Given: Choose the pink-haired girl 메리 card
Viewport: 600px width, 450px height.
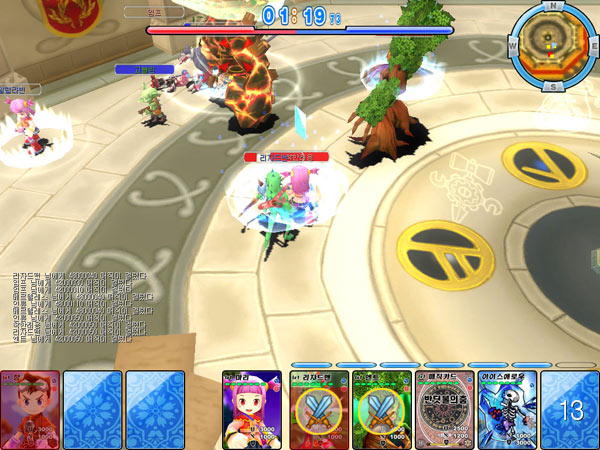Looking at the screenshot, I should pos(251,409).
